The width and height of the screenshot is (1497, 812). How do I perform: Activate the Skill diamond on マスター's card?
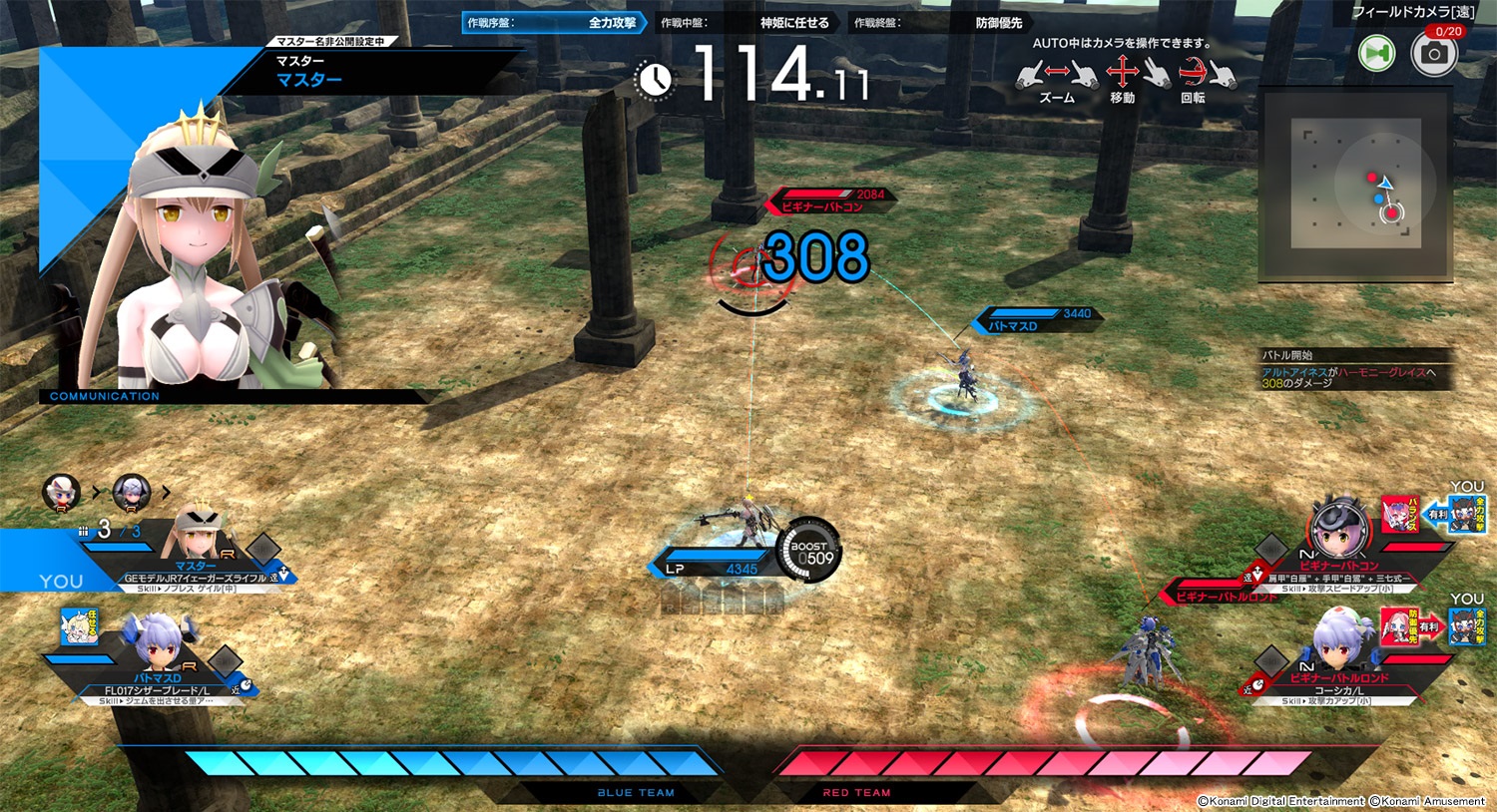point(263,548)
